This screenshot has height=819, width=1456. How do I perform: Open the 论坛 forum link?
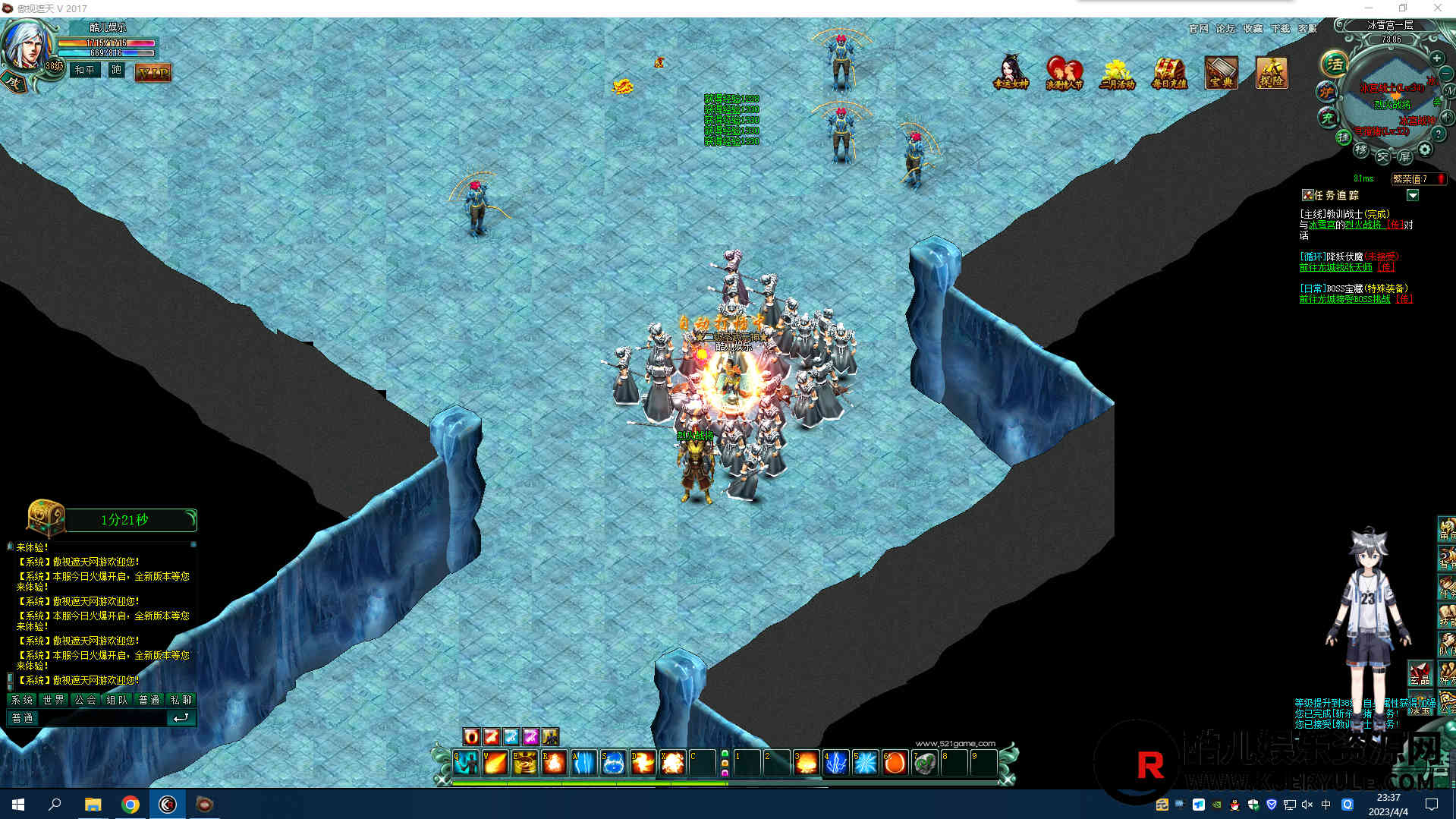pos(1225,29)
